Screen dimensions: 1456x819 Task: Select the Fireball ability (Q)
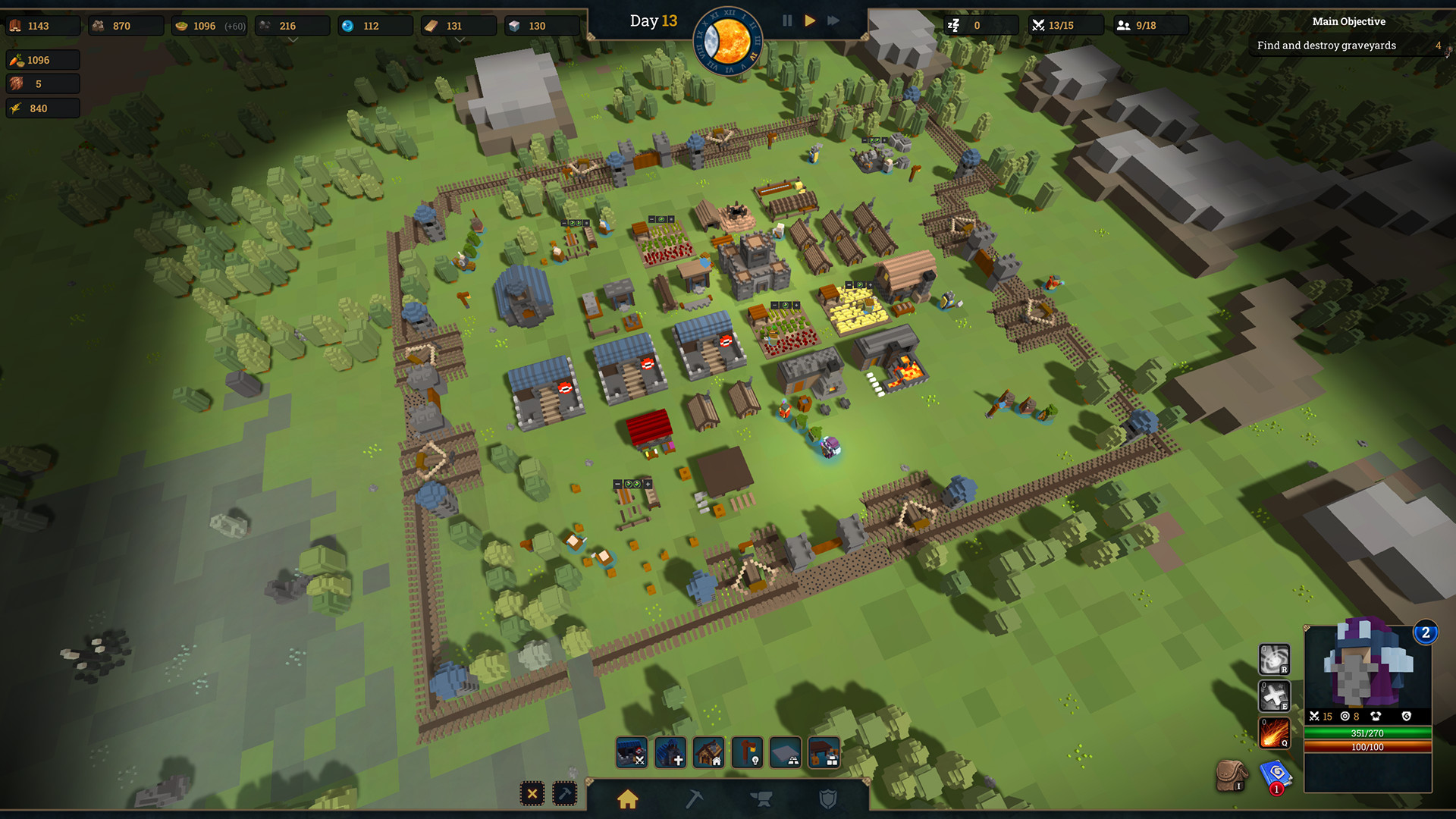(x=1274, y=733)
